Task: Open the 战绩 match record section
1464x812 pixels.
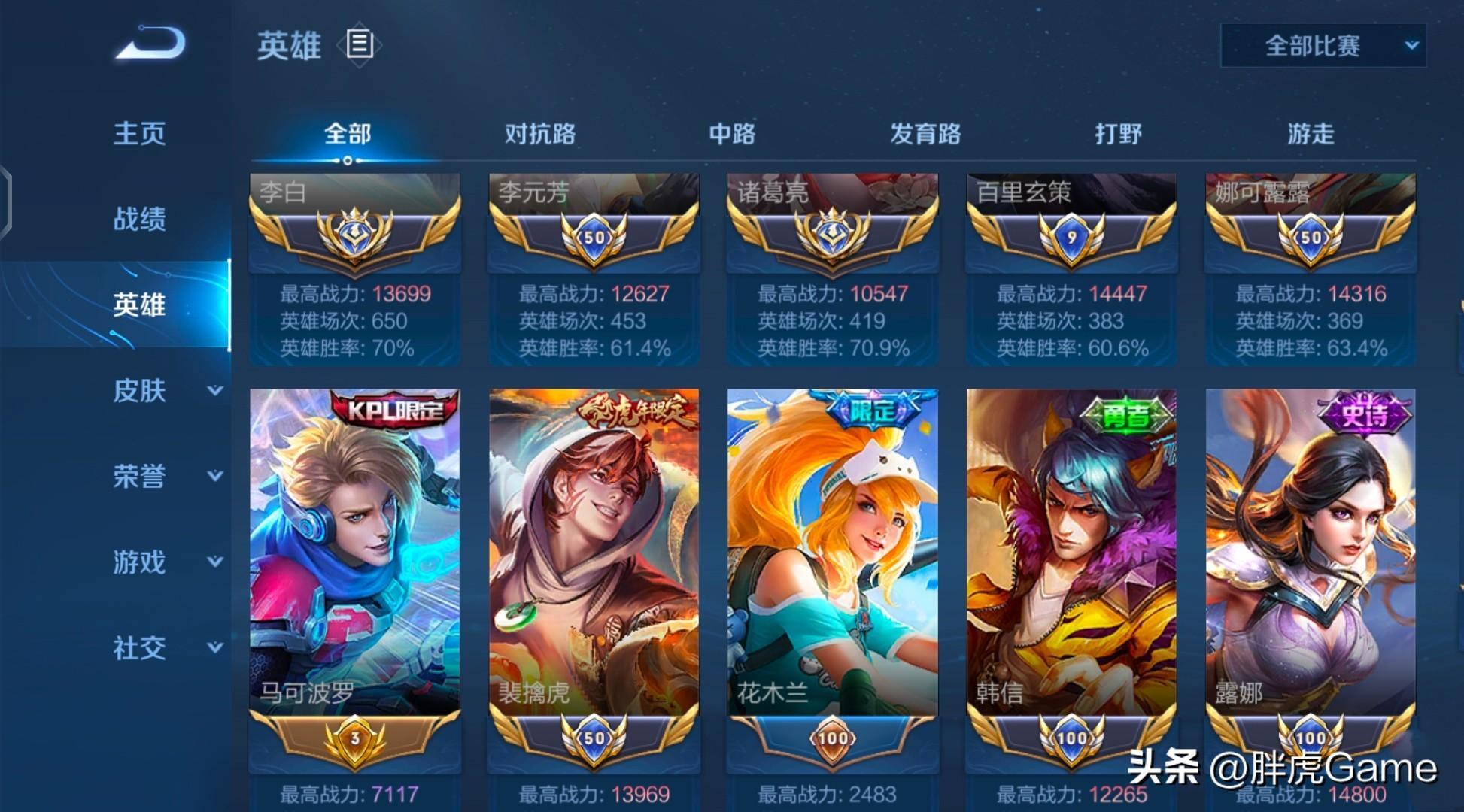Action: [x=139, y=219]
